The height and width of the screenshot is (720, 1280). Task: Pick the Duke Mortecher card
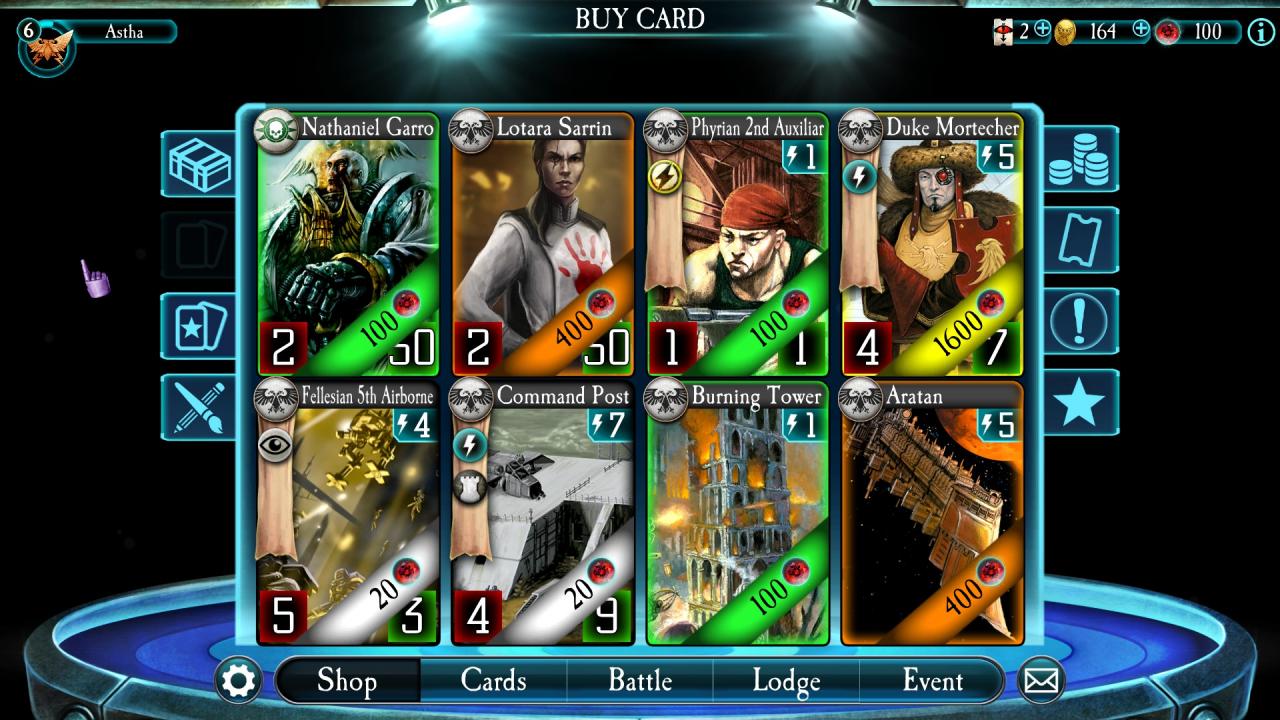click(x=931, y=245)
